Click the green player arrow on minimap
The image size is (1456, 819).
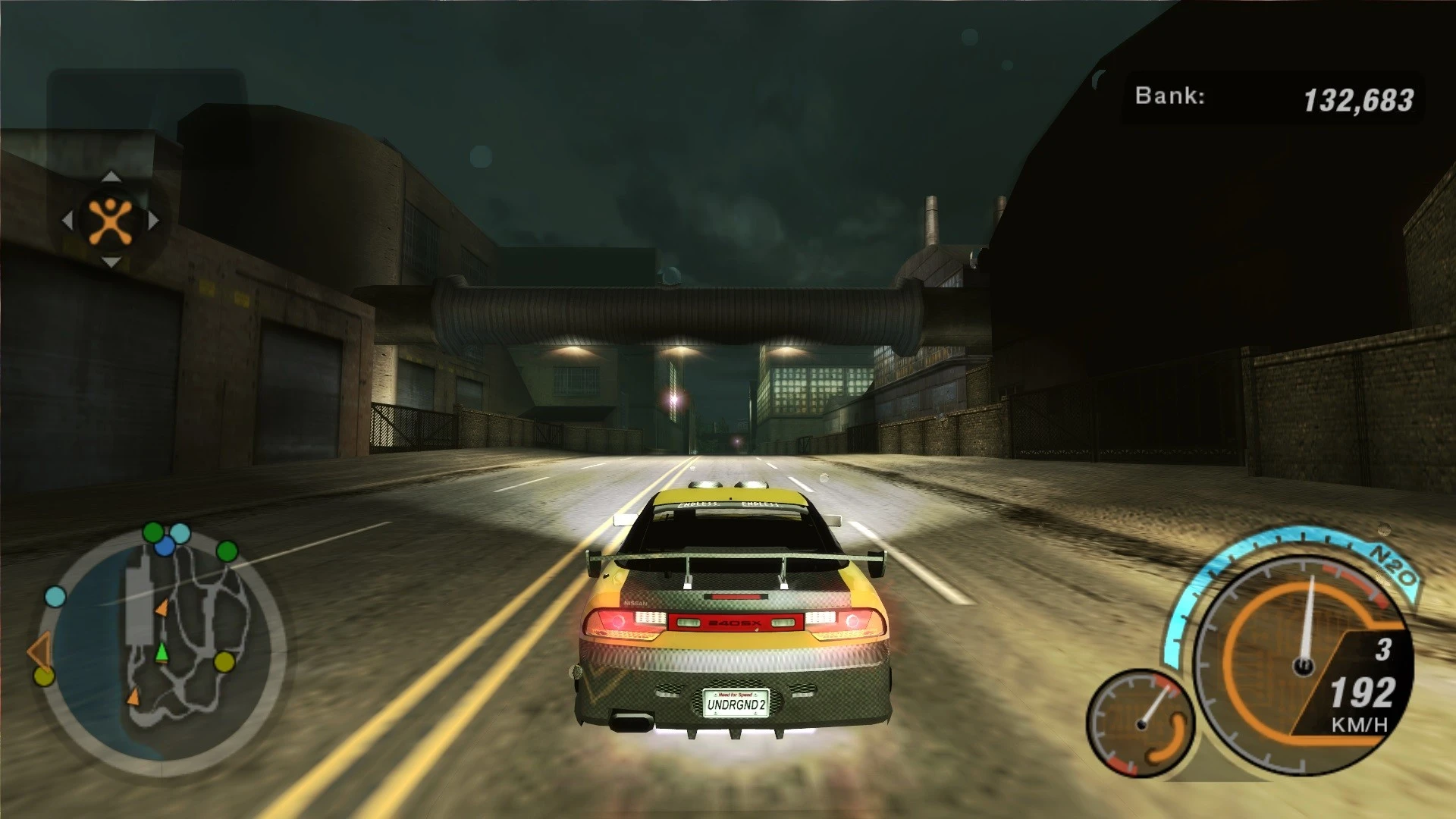point(162,652)
